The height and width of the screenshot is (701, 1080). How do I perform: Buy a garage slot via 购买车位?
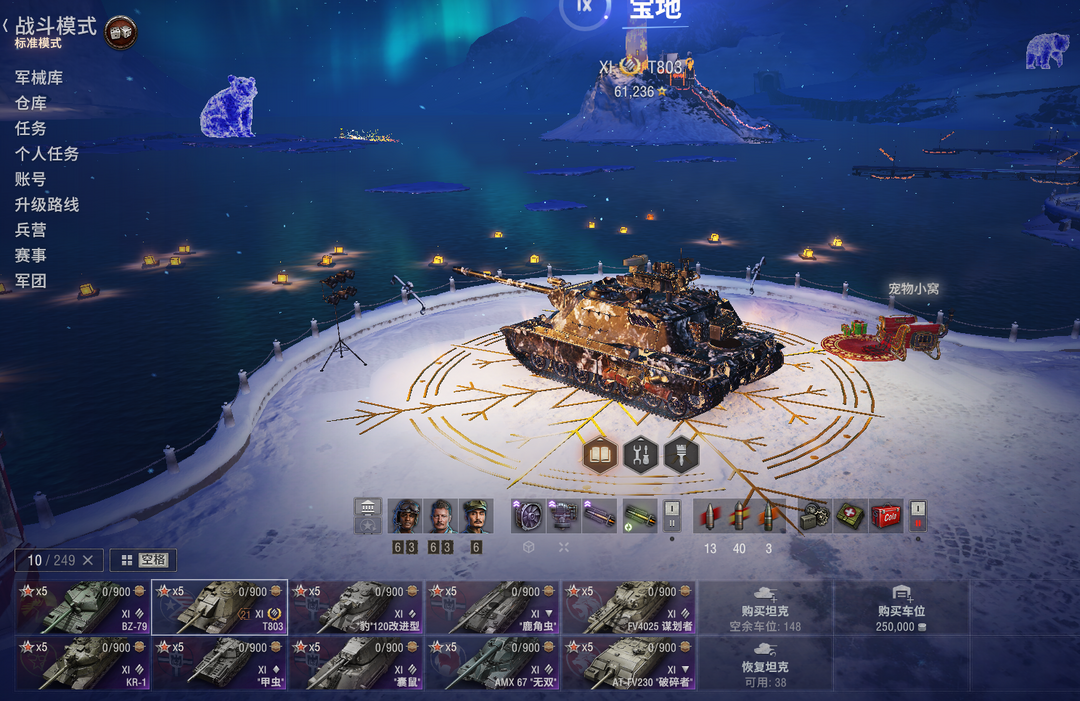point(901,607)
